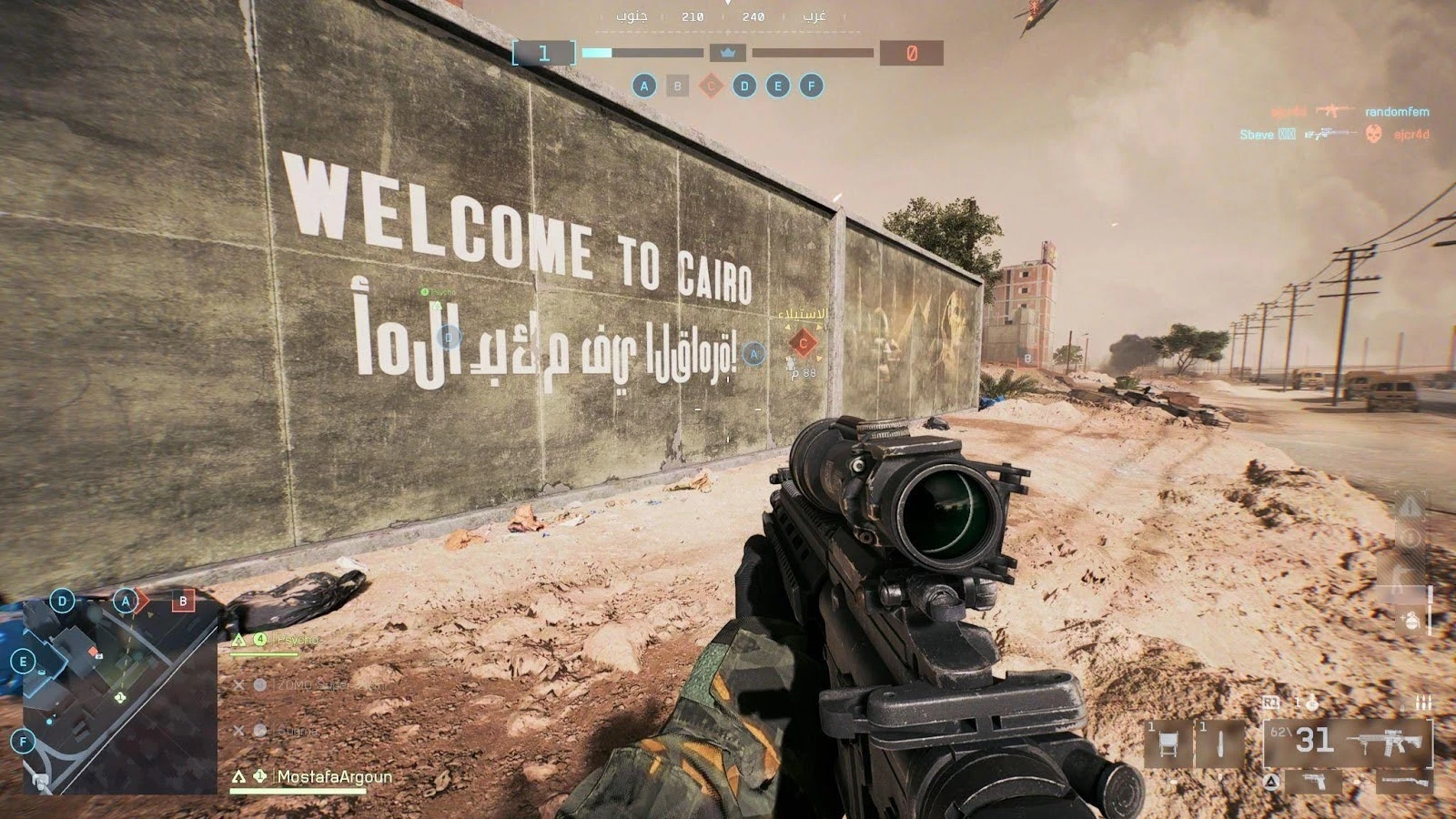1456x819 pixels.
Task: Click the enemy B flag on the minimap
Action: 183,601
